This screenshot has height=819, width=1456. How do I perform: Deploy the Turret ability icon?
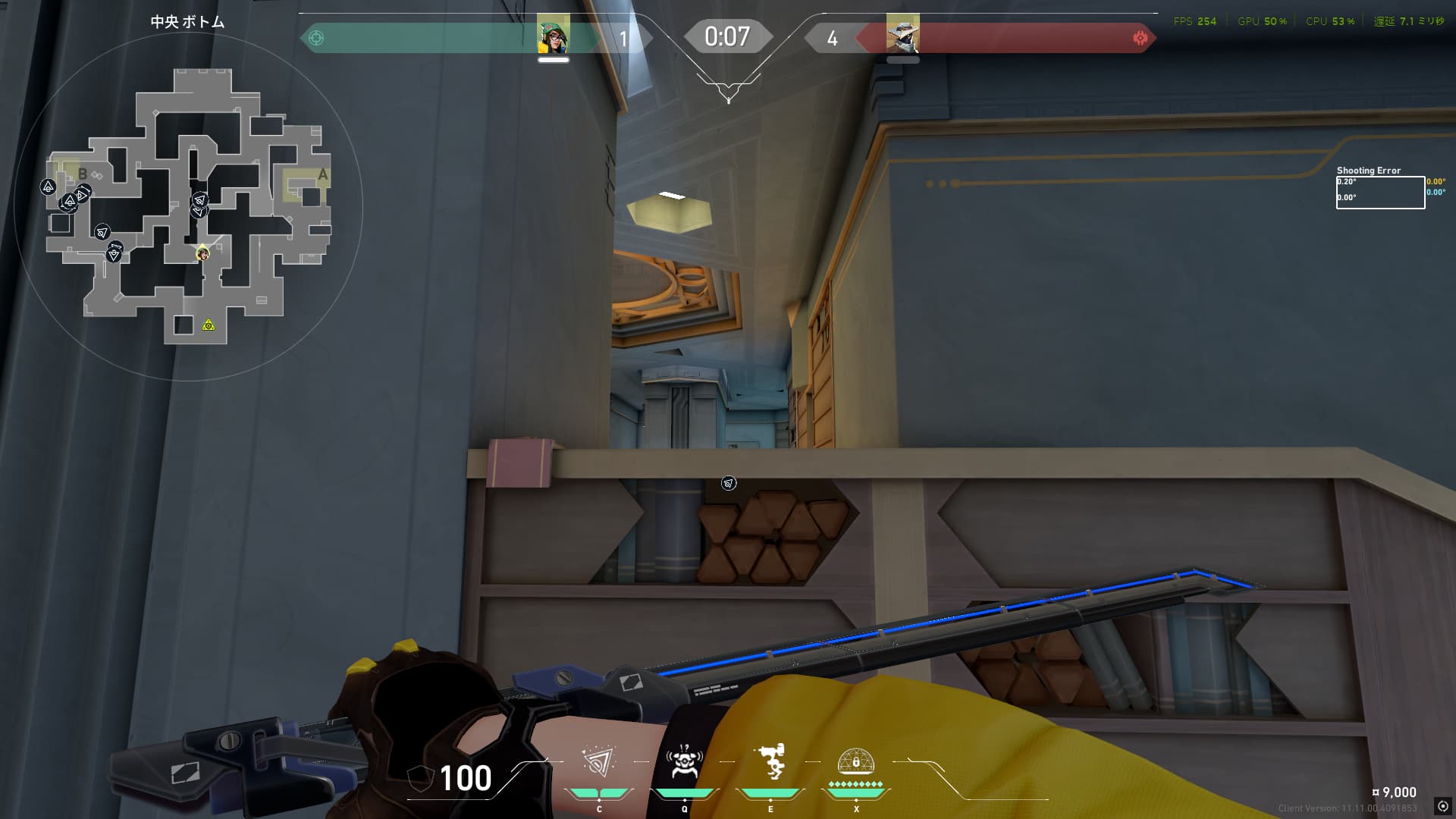[770, 762]
